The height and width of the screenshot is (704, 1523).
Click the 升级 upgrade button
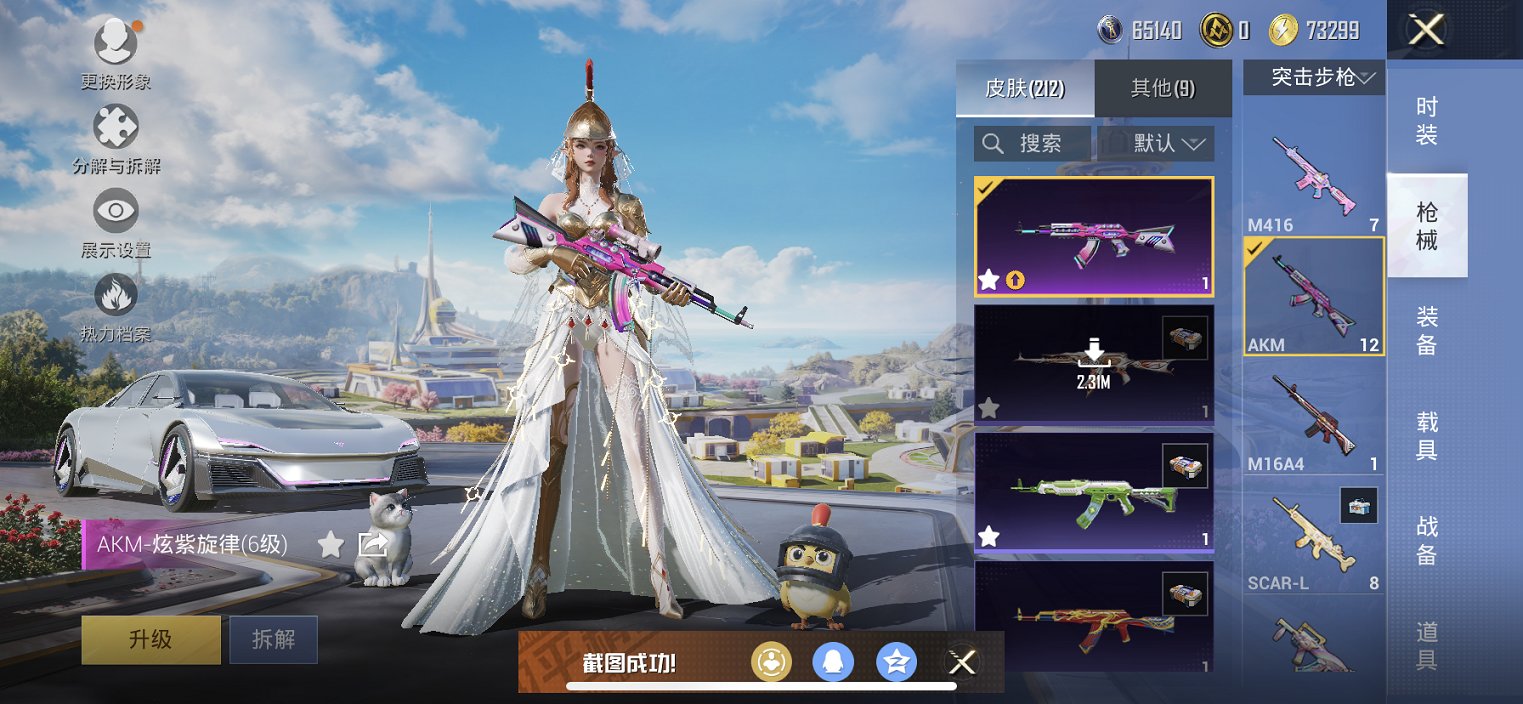click(151, 640)
